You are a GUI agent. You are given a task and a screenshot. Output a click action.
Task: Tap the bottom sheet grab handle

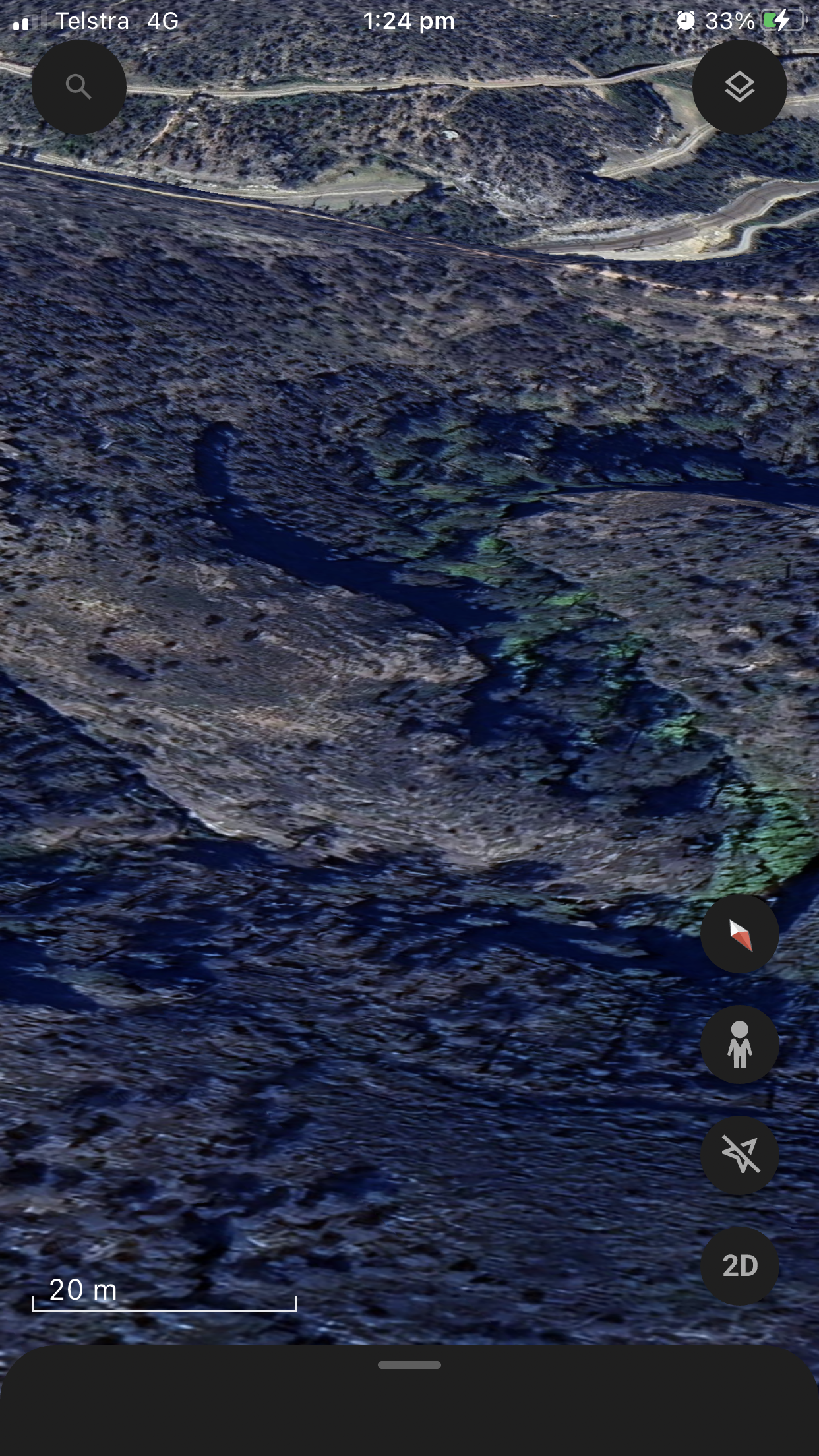tap(409, 1365)
